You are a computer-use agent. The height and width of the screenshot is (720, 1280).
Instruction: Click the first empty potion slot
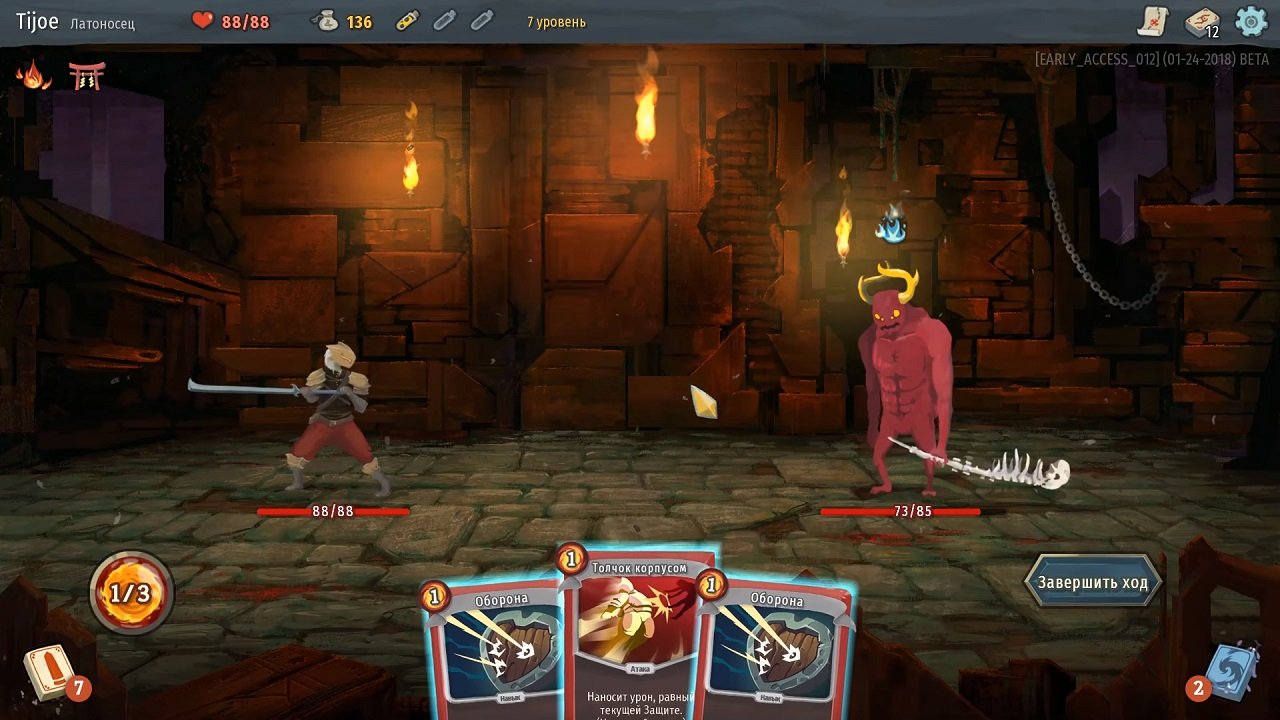point(443,19)
